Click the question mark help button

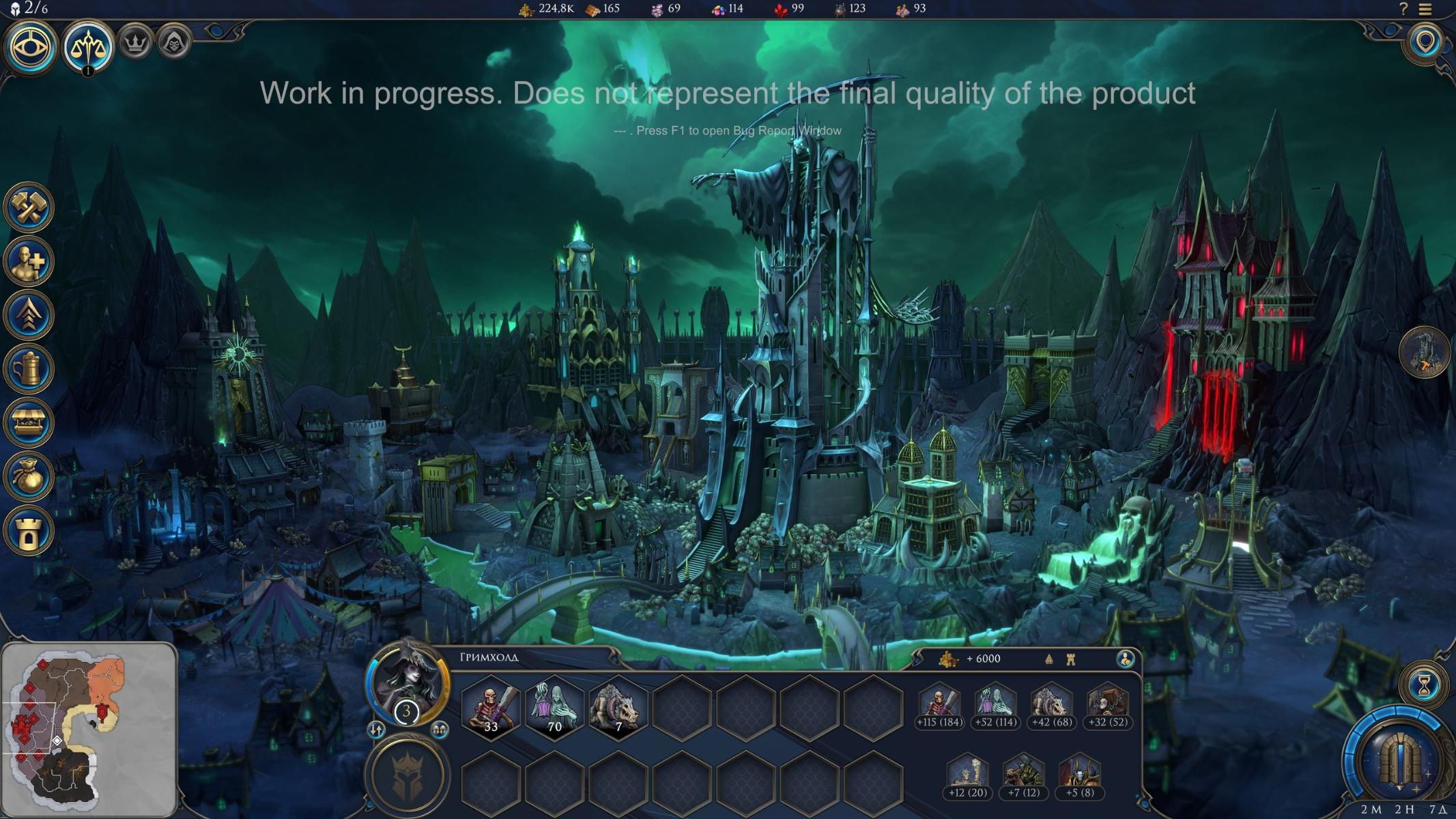coord(1403,9)
